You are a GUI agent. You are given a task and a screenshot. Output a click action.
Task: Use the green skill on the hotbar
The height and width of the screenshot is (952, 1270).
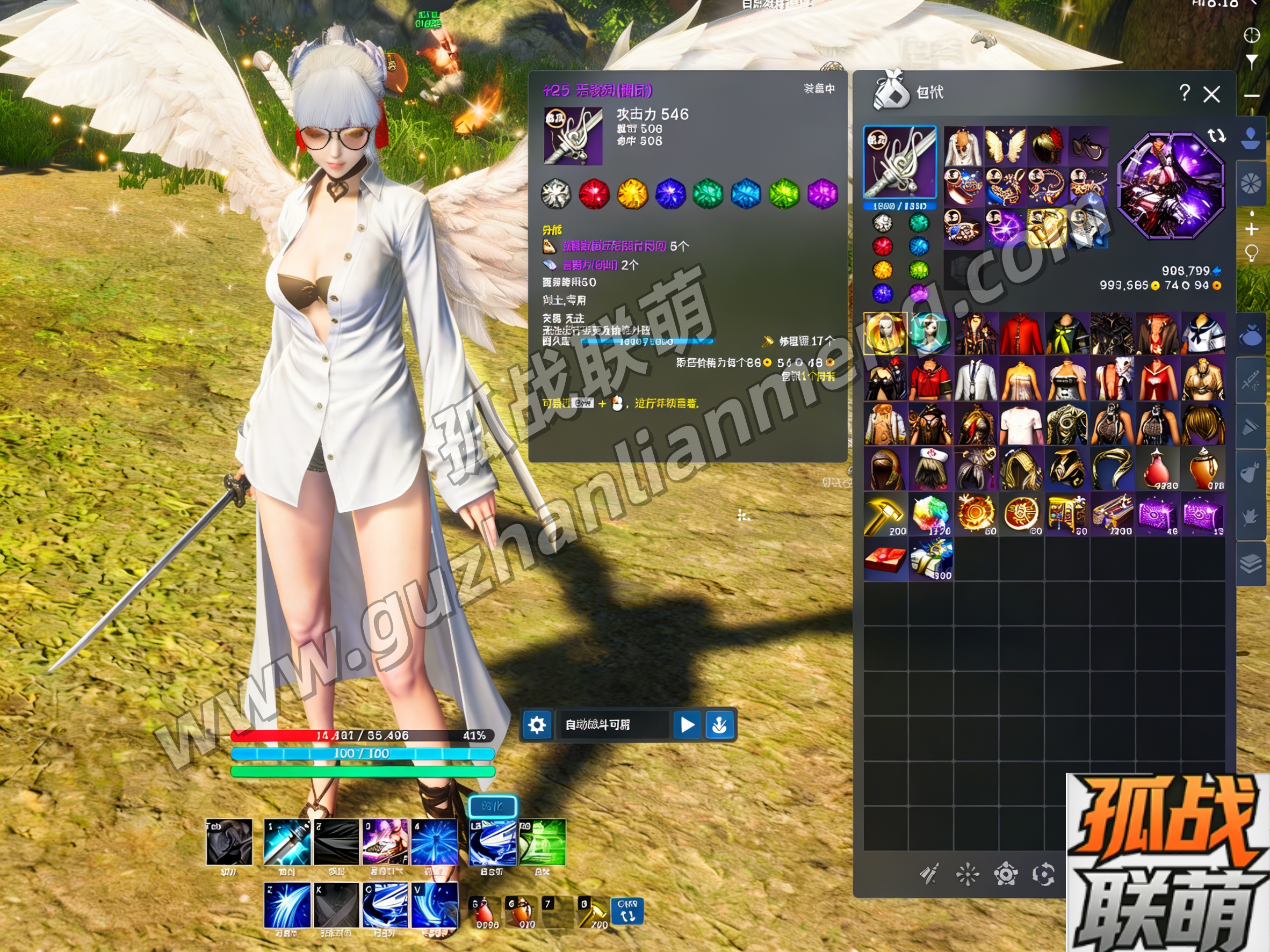click(542, 842)
